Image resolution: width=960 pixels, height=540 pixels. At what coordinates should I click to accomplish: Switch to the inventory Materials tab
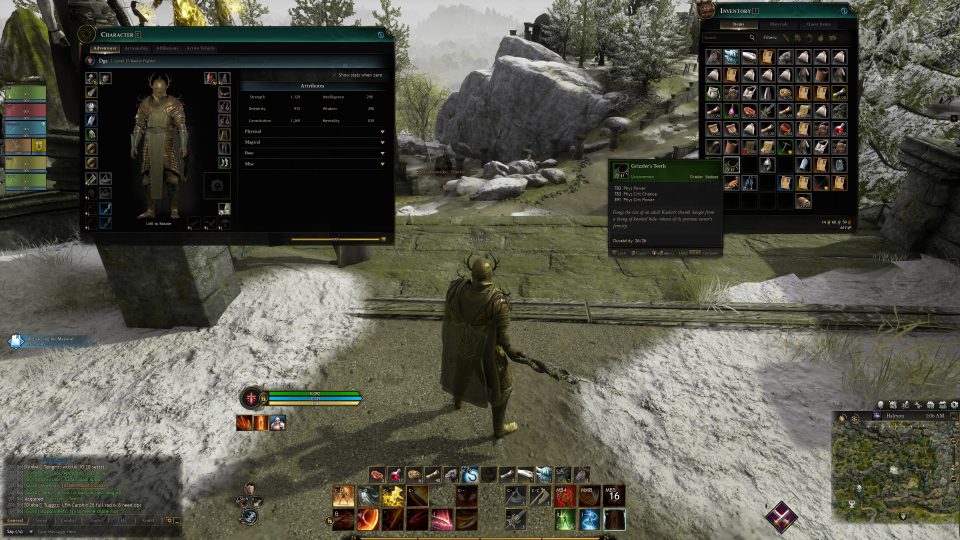tap(777, 24)
